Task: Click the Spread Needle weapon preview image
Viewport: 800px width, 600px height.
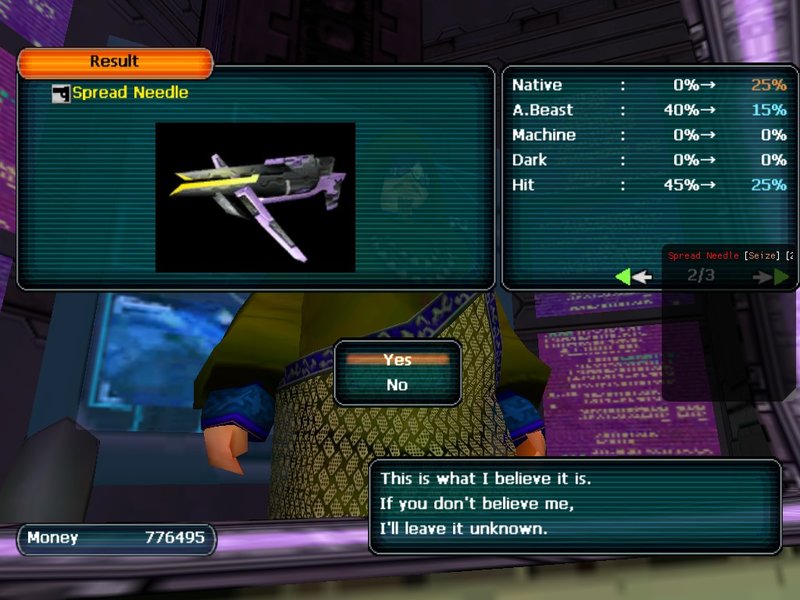Action: 255,197
